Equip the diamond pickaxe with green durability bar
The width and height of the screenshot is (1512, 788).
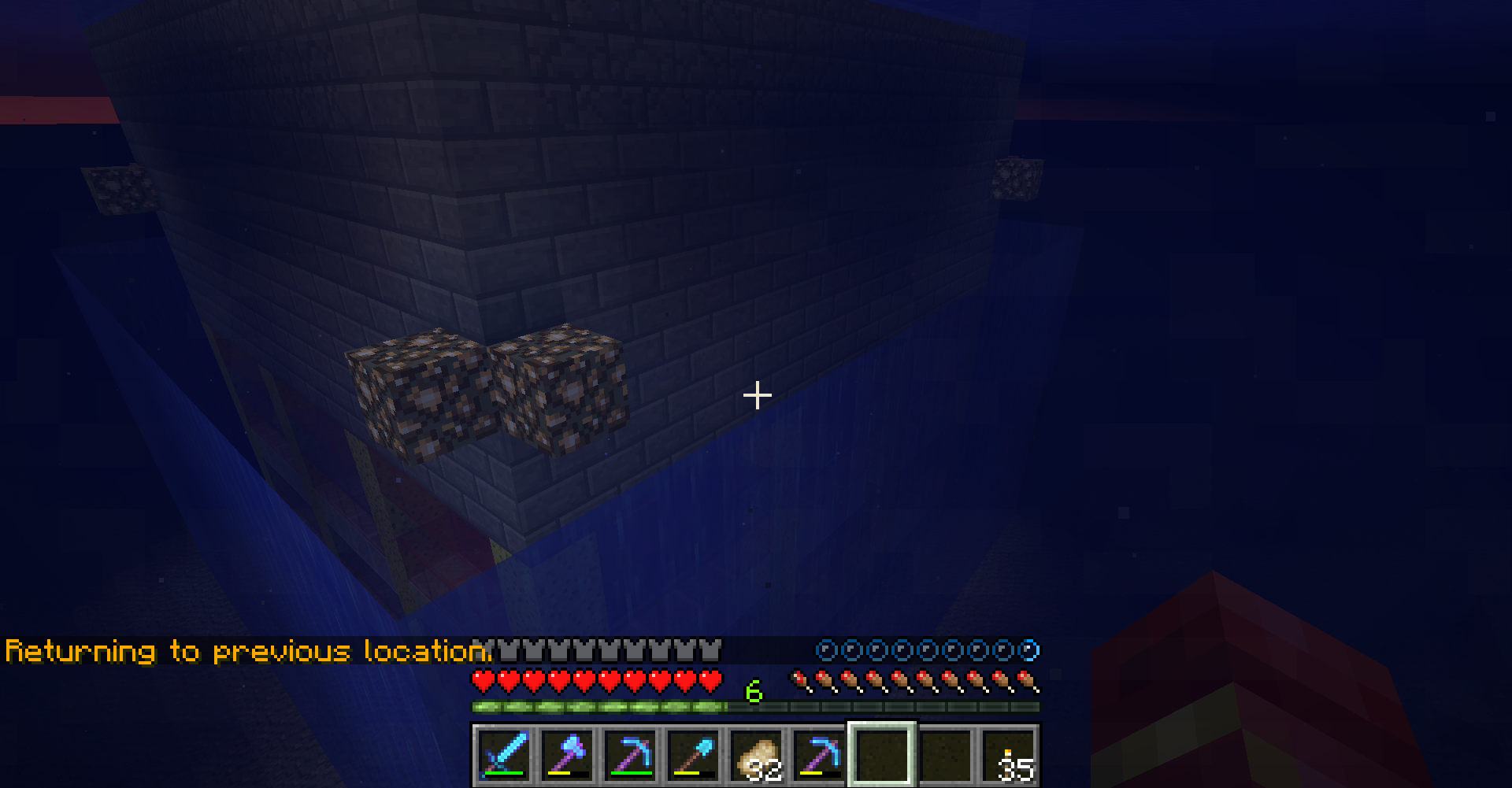pos(630,754)
